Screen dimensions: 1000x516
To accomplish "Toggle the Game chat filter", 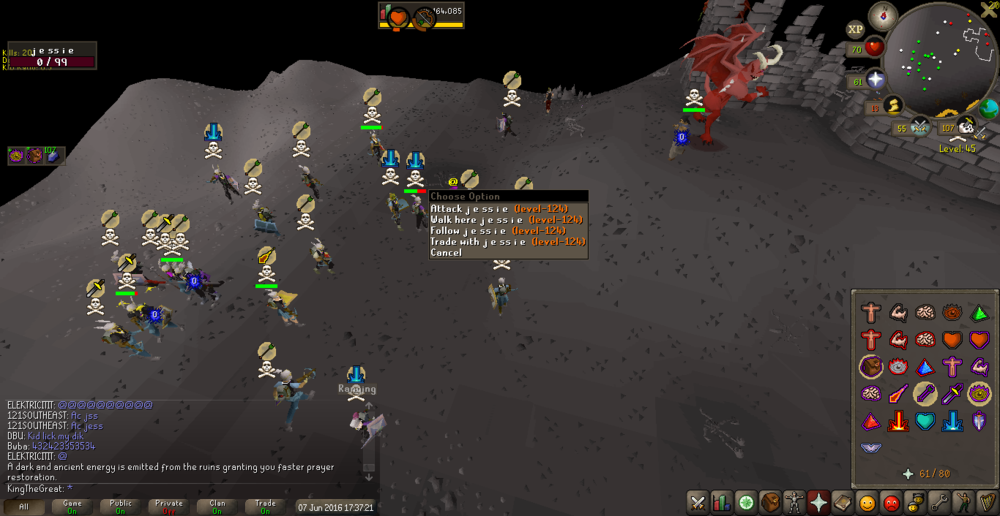I will tap(72, 507).
